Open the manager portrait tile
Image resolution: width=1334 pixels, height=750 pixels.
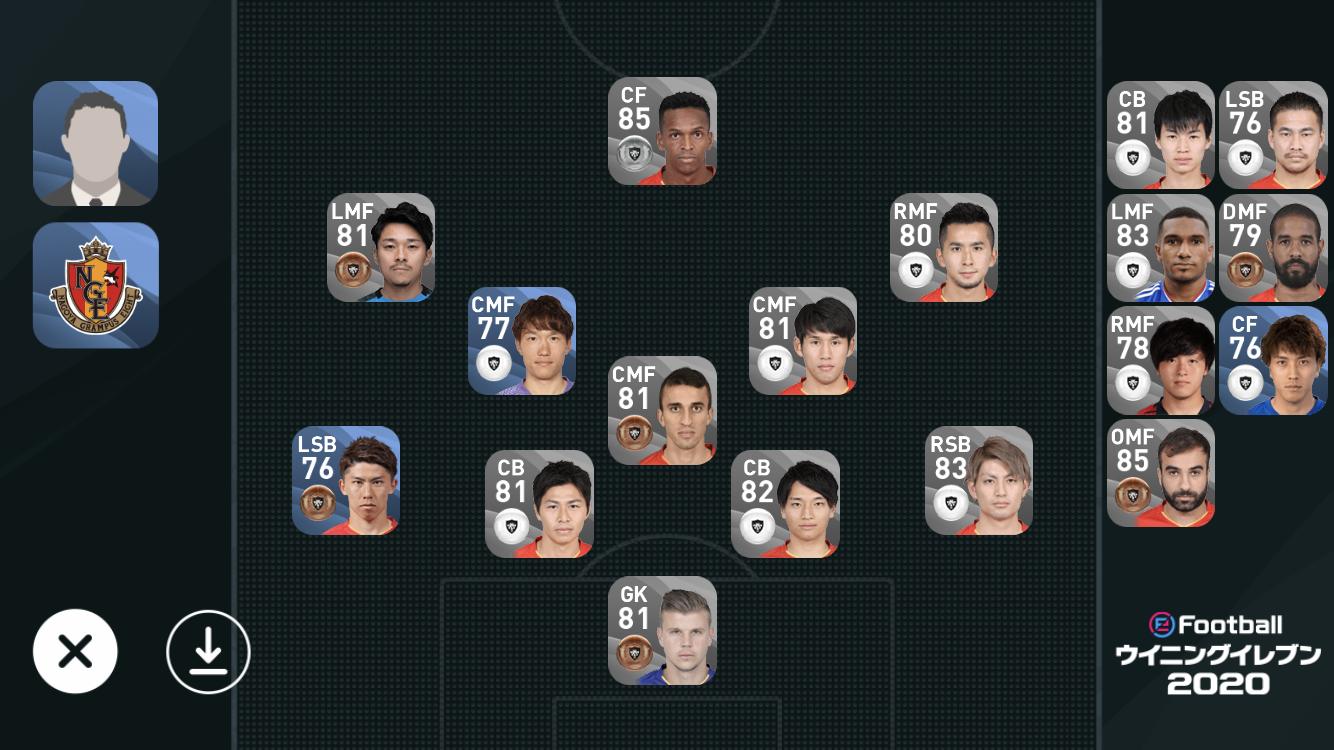coord(96,143)
